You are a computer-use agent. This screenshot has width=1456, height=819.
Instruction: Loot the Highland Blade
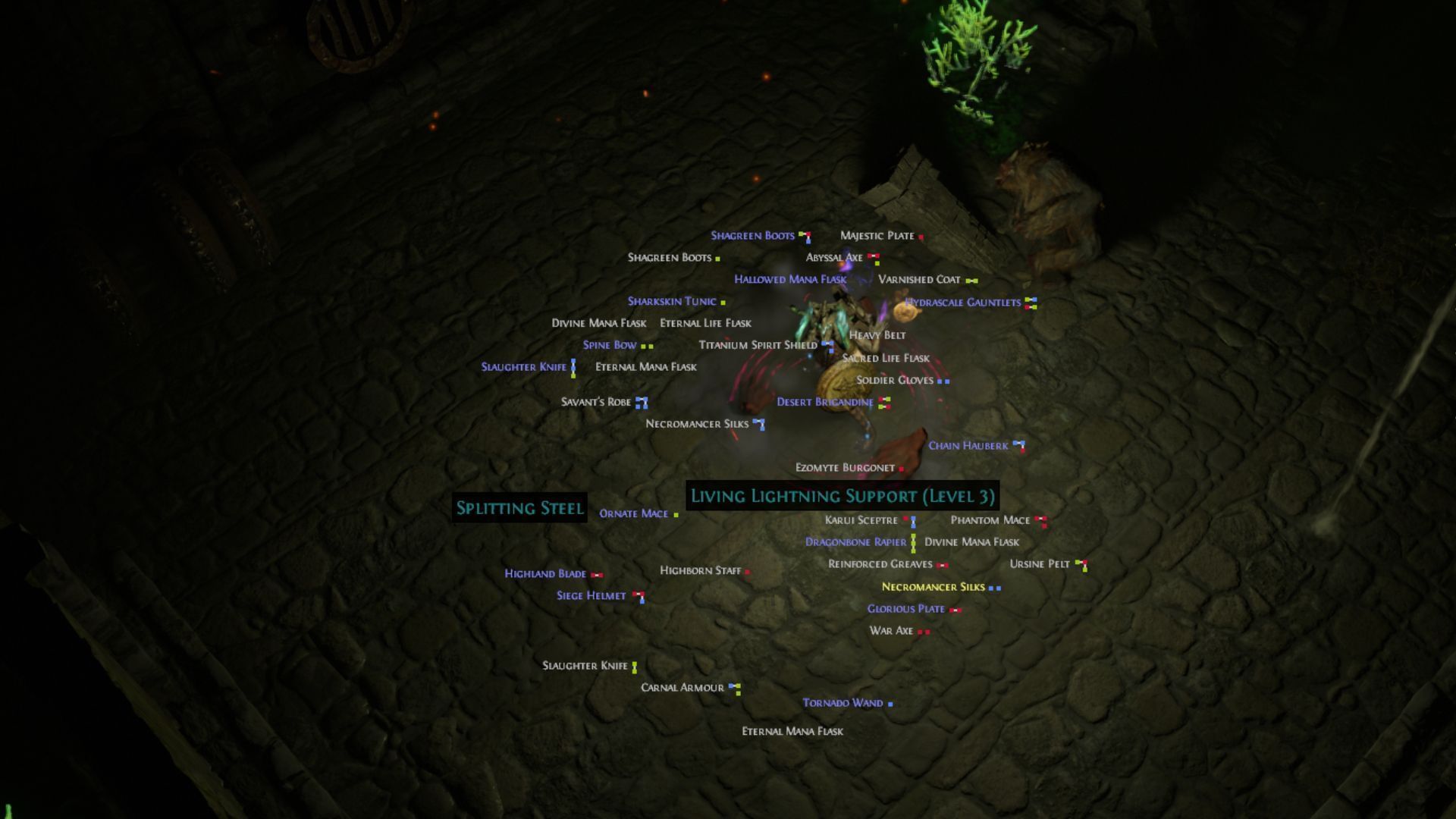544,574
